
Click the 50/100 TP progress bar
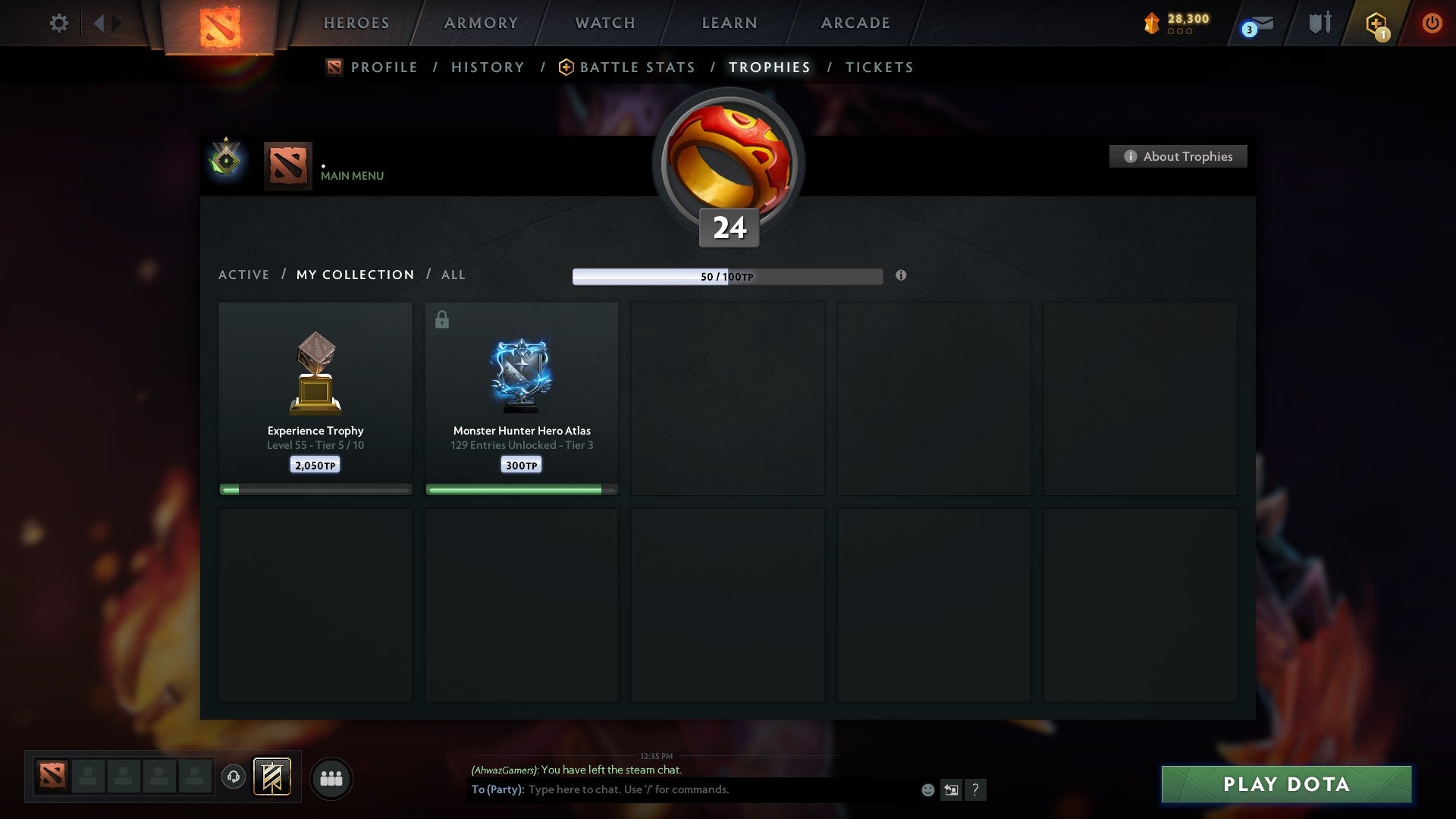(x=728, y=276)
